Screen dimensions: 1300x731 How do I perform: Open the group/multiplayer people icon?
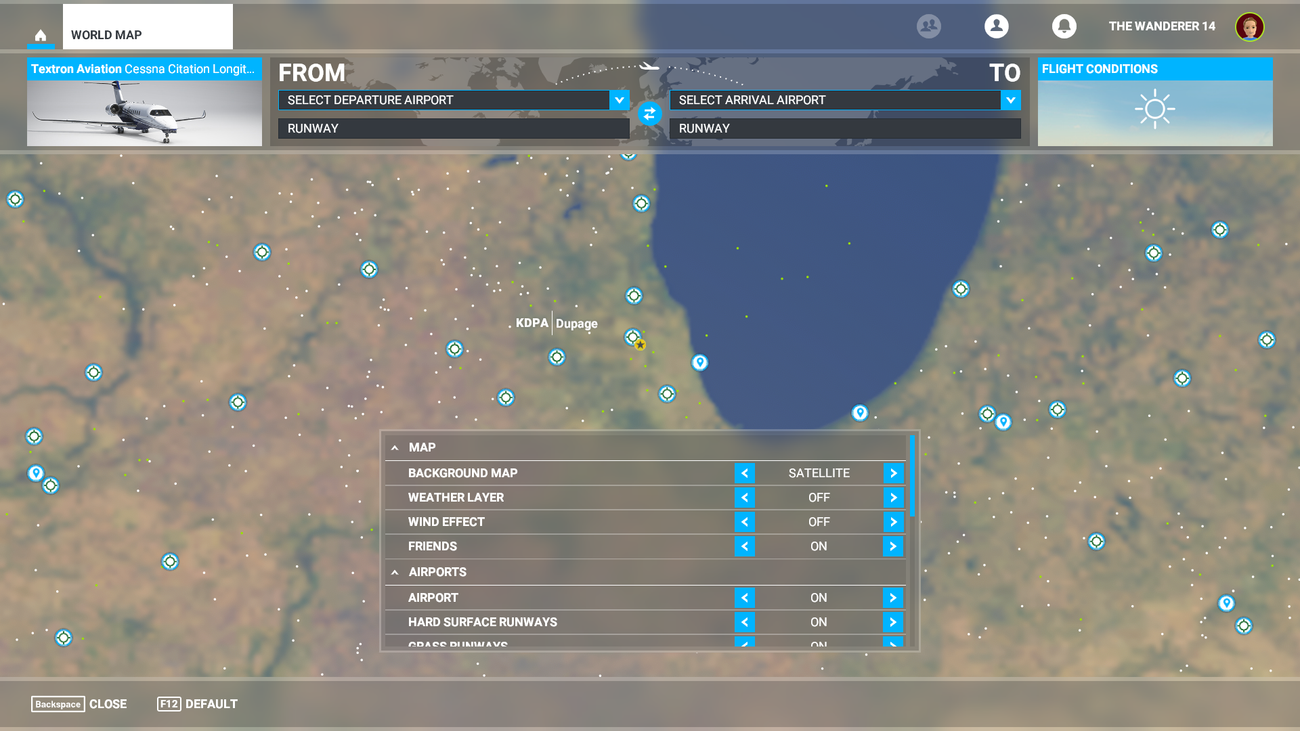coord(928,26)
